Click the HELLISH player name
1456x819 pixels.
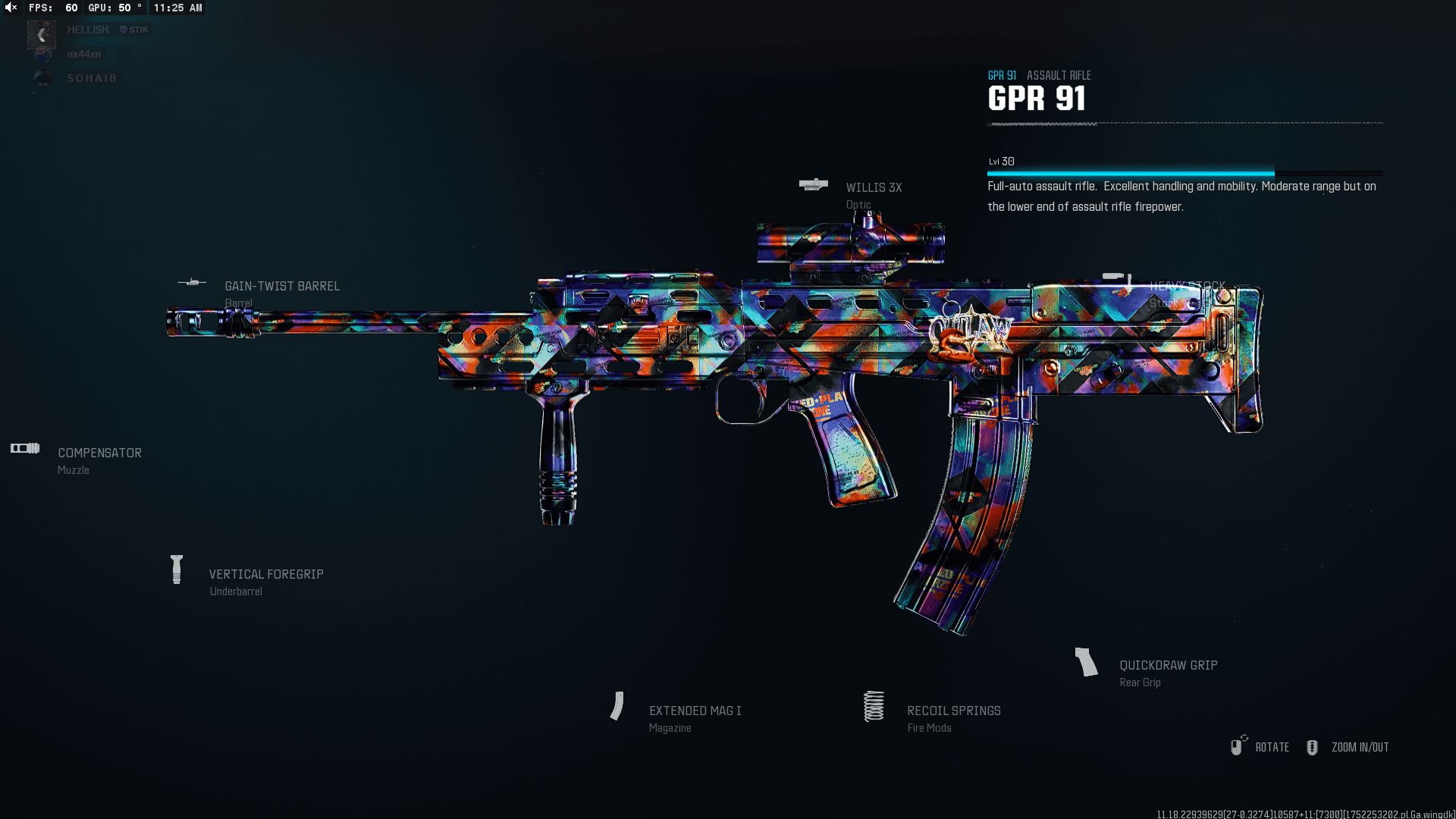(88, 30)
